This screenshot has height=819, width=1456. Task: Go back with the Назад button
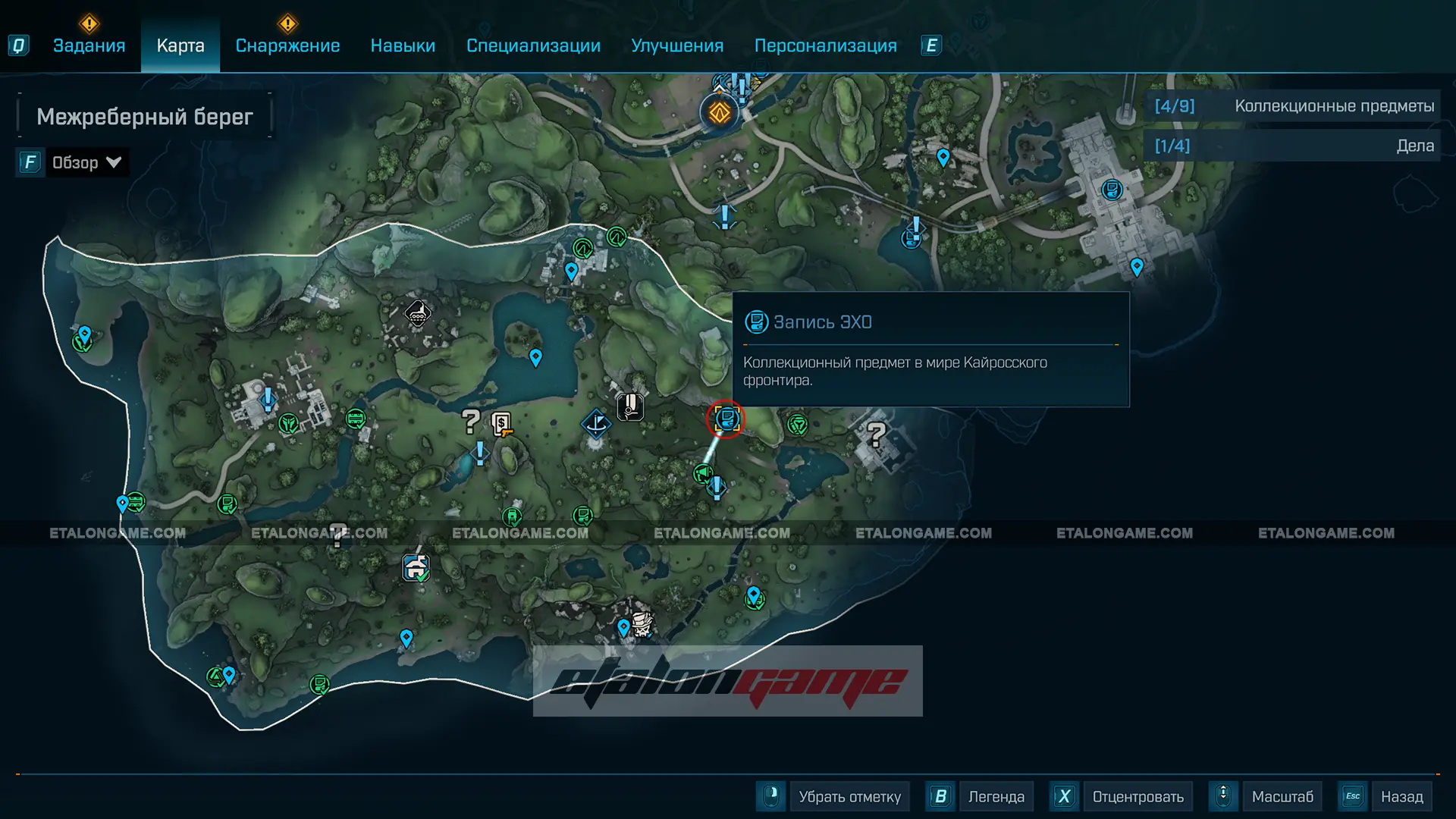tap(1401, 796)
